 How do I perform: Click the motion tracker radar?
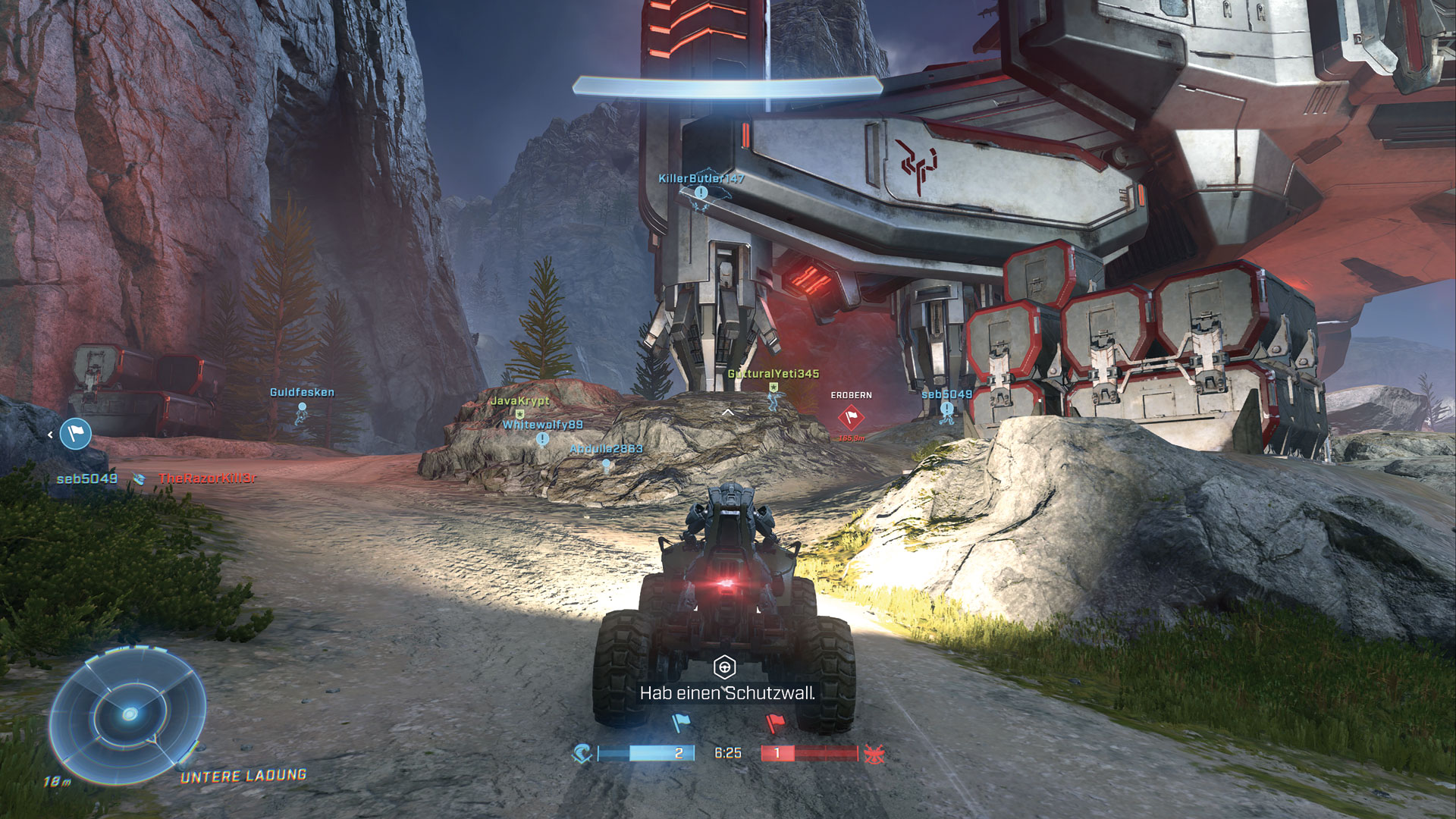click(x=127, y=715)
